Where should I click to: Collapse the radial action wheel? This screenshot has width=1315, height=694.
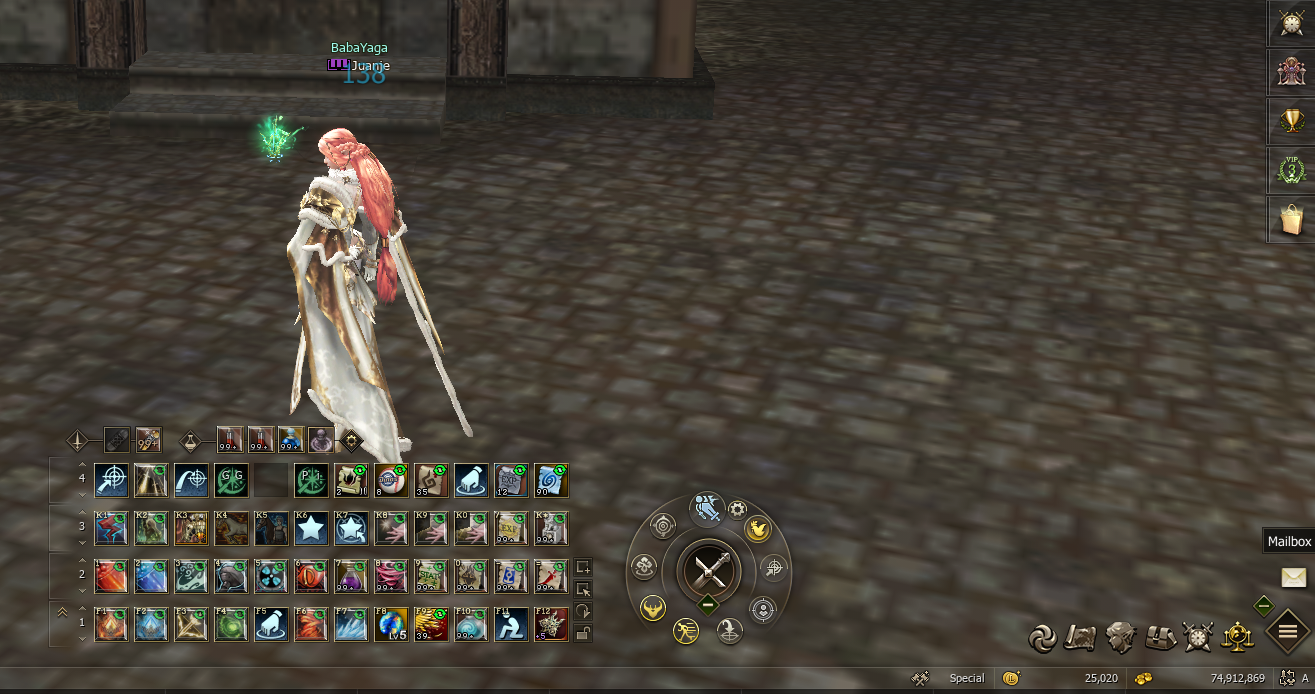(708, 604)
